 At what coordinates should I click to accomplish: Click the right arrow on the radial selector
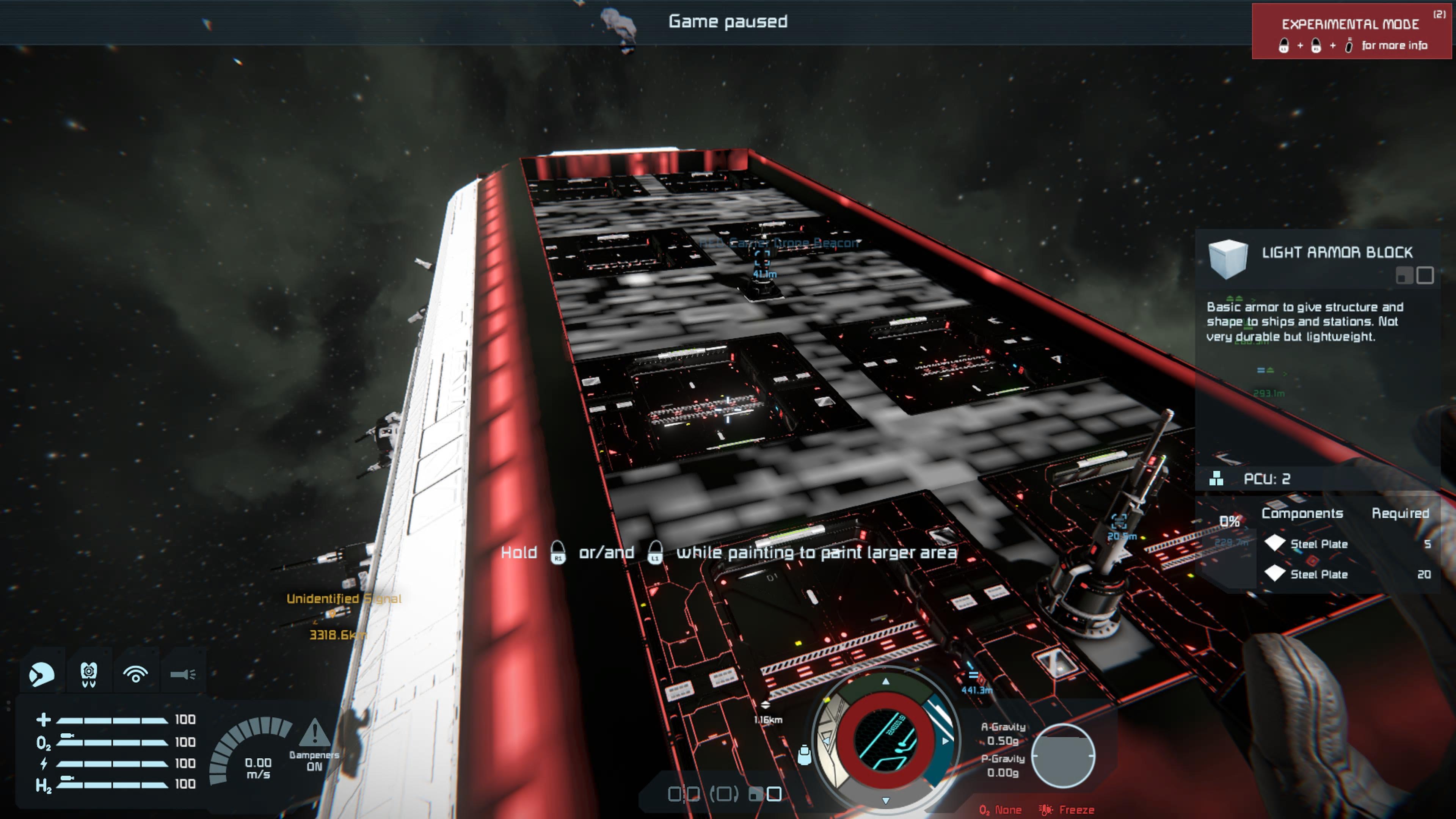click(x=945, y=741)
